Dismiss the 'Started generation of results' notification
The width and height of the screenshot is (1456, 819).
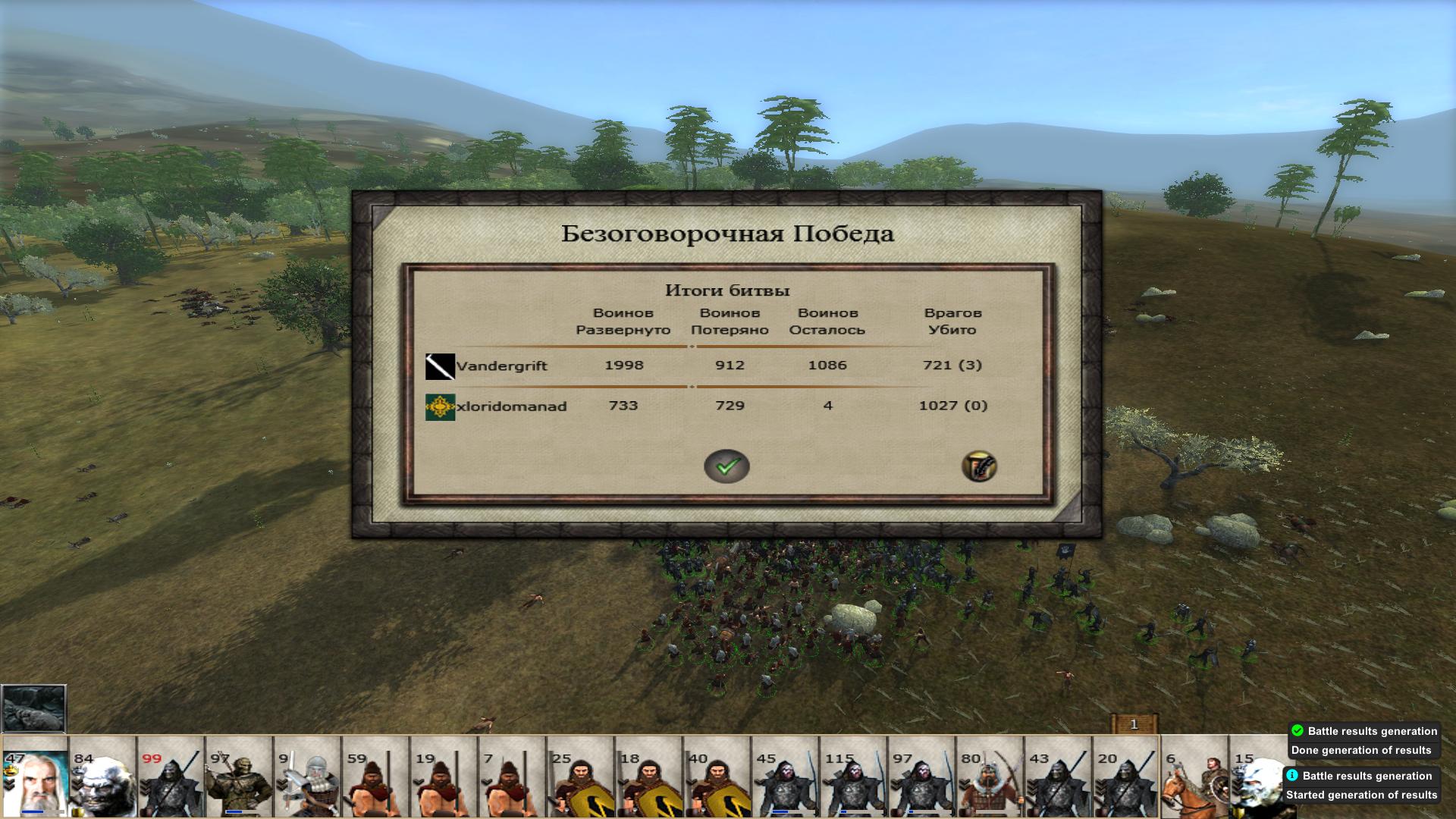tap(1361, 786)
